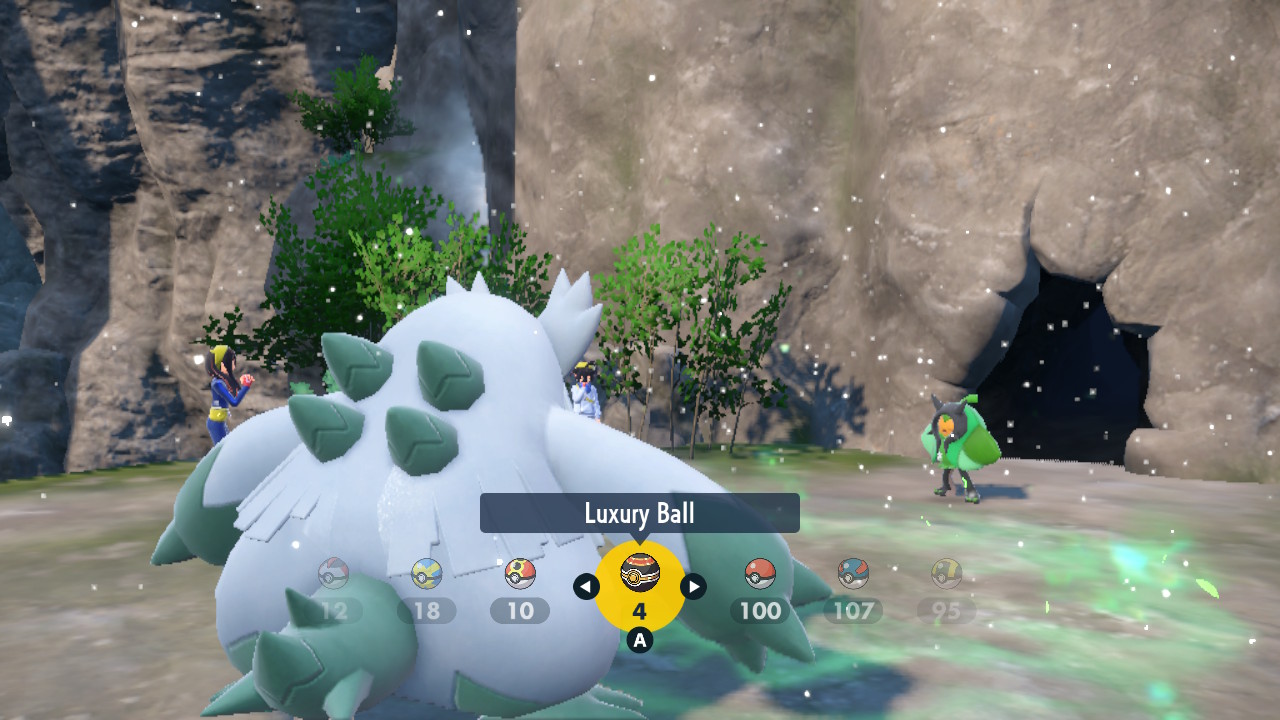This screenshot has width=1280, height=720.
Task: Pick the Quick Ball with 18 remaining
Action: [427, 574]
